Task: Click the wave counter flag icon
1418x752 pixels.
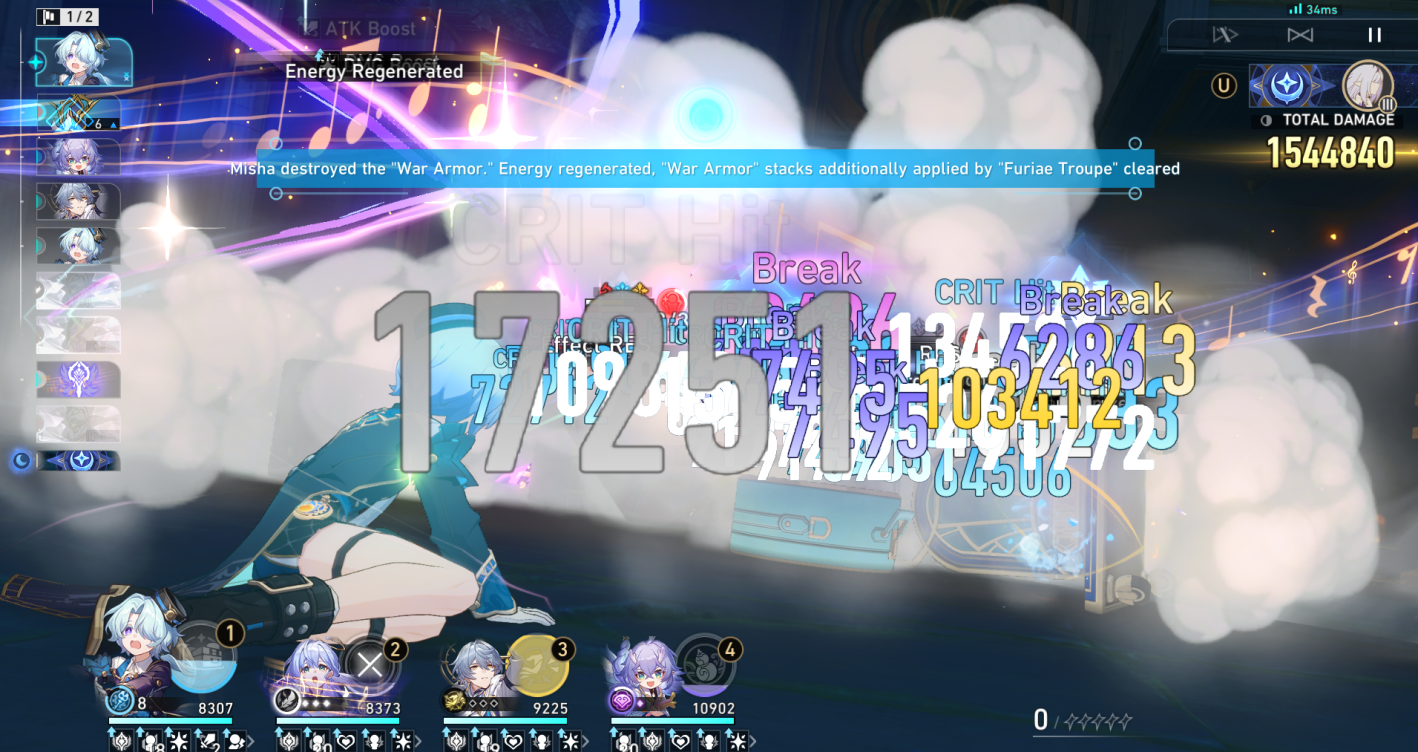Action: (48, 16)
